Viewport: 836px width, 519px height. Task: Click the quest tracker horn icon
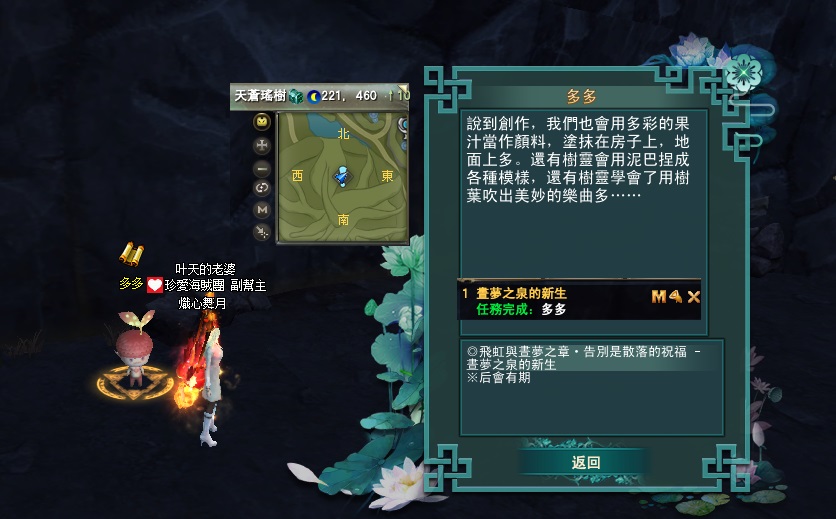click(675, 296)
